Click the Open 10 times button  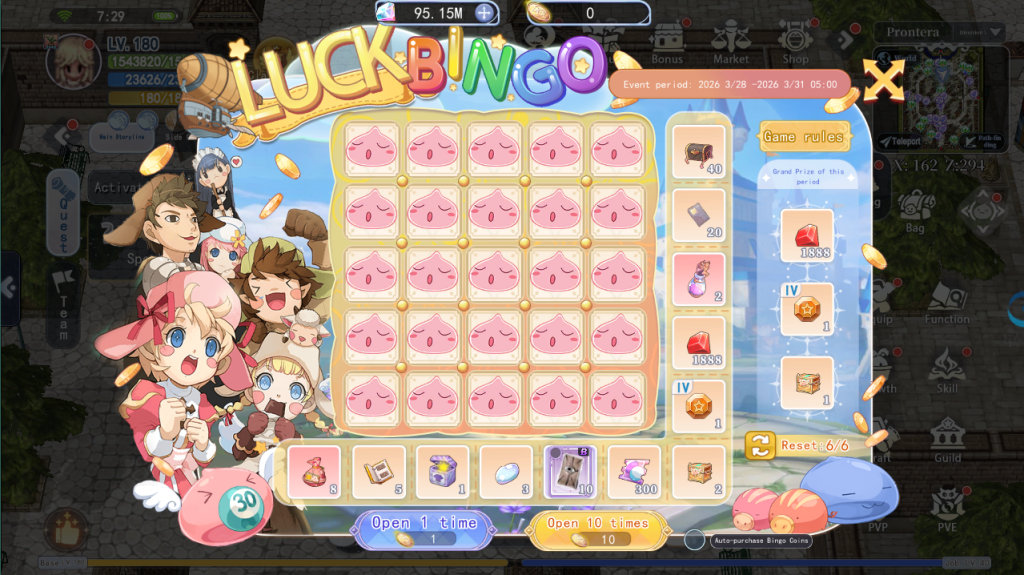598,529
